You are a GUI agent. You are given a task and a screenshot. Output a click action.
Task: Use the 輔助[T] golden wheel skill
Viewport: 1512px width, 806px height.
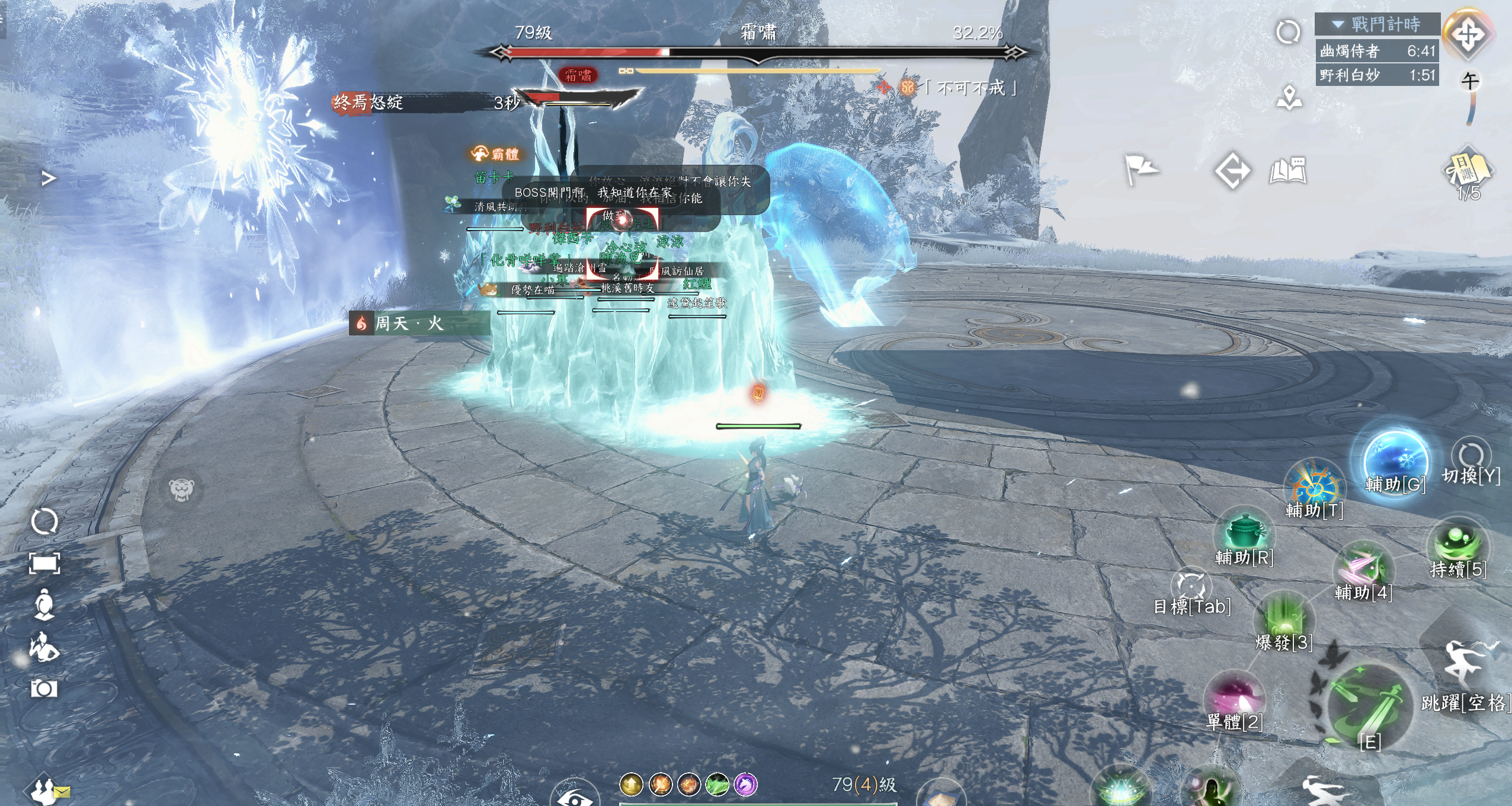click(1314, 486)
